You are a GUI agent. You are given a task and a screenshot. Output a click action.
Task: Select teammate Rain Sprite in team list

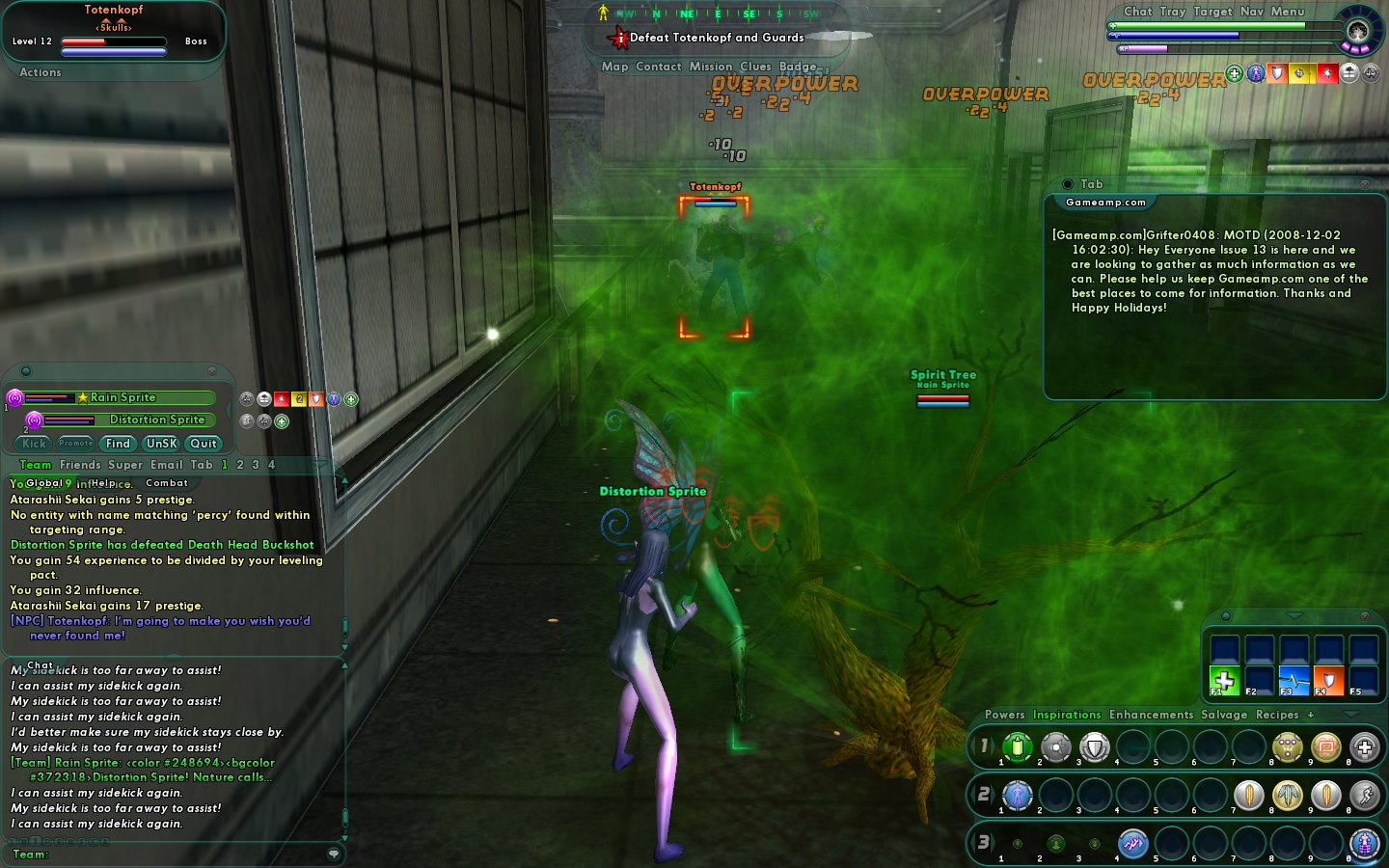point(123,397)
